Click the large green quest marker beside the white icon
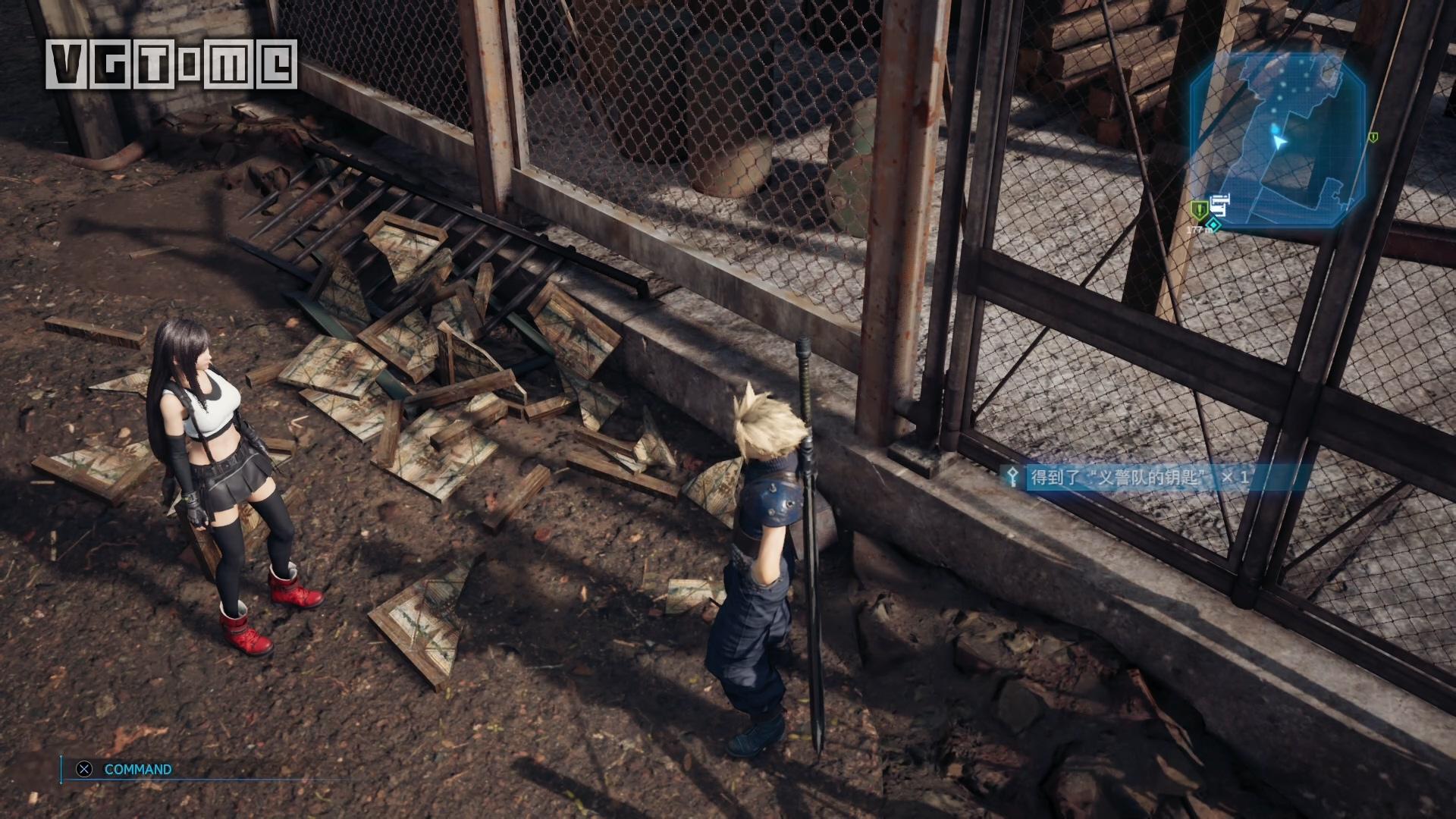This screenshot has height=819, width=1456. point(1198,209)
